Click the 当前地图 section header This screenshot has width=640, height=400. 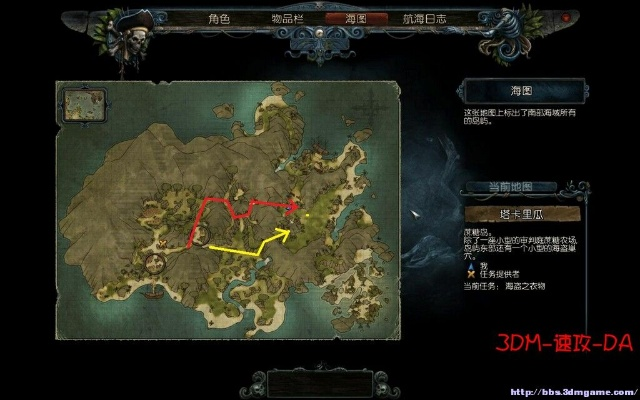pyautogui.click(x=523, y=187)
